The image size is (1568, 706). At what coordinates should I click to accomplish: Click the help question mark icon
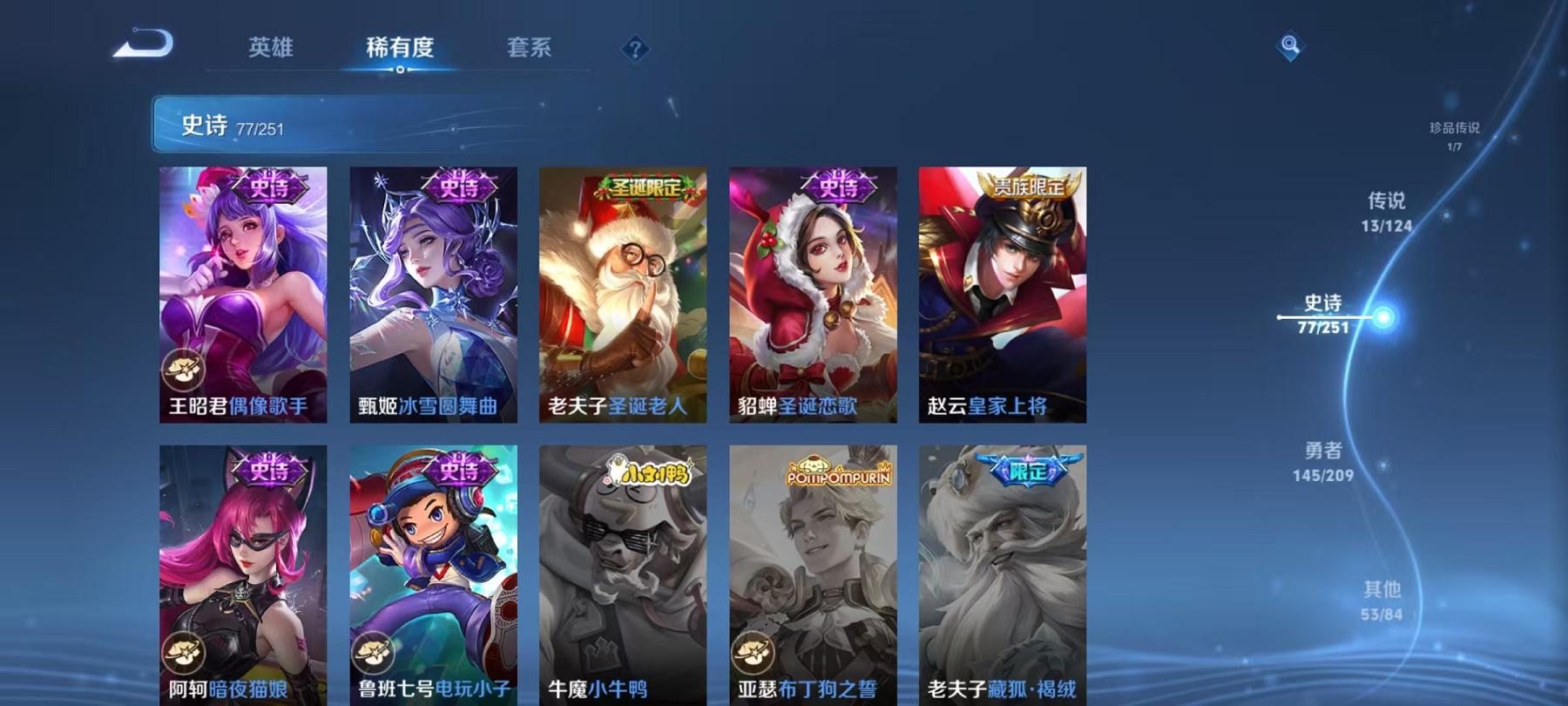coord(635,50)
